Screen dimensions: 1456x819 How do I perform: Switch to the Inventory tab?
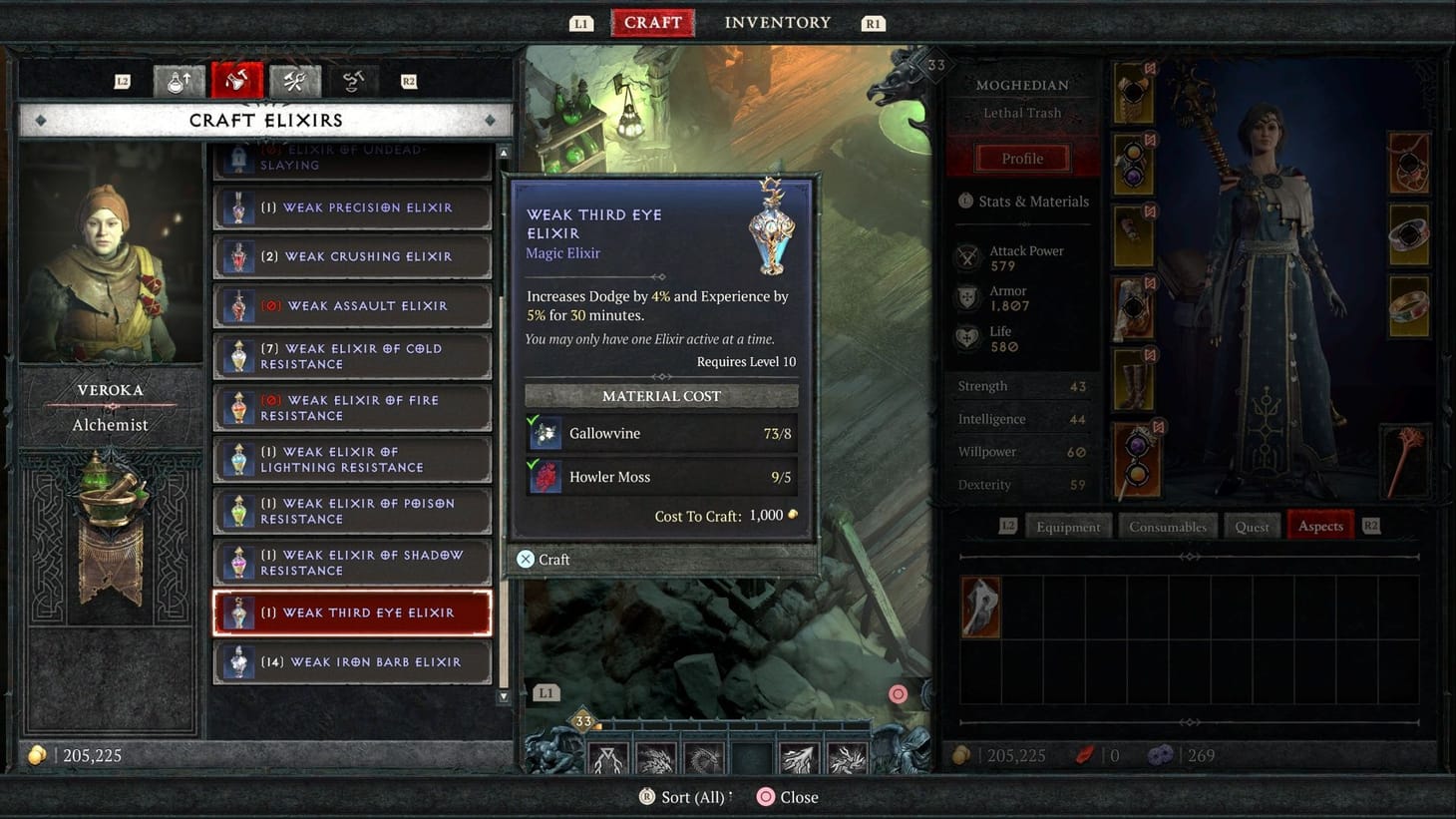[x=777, y=22]
